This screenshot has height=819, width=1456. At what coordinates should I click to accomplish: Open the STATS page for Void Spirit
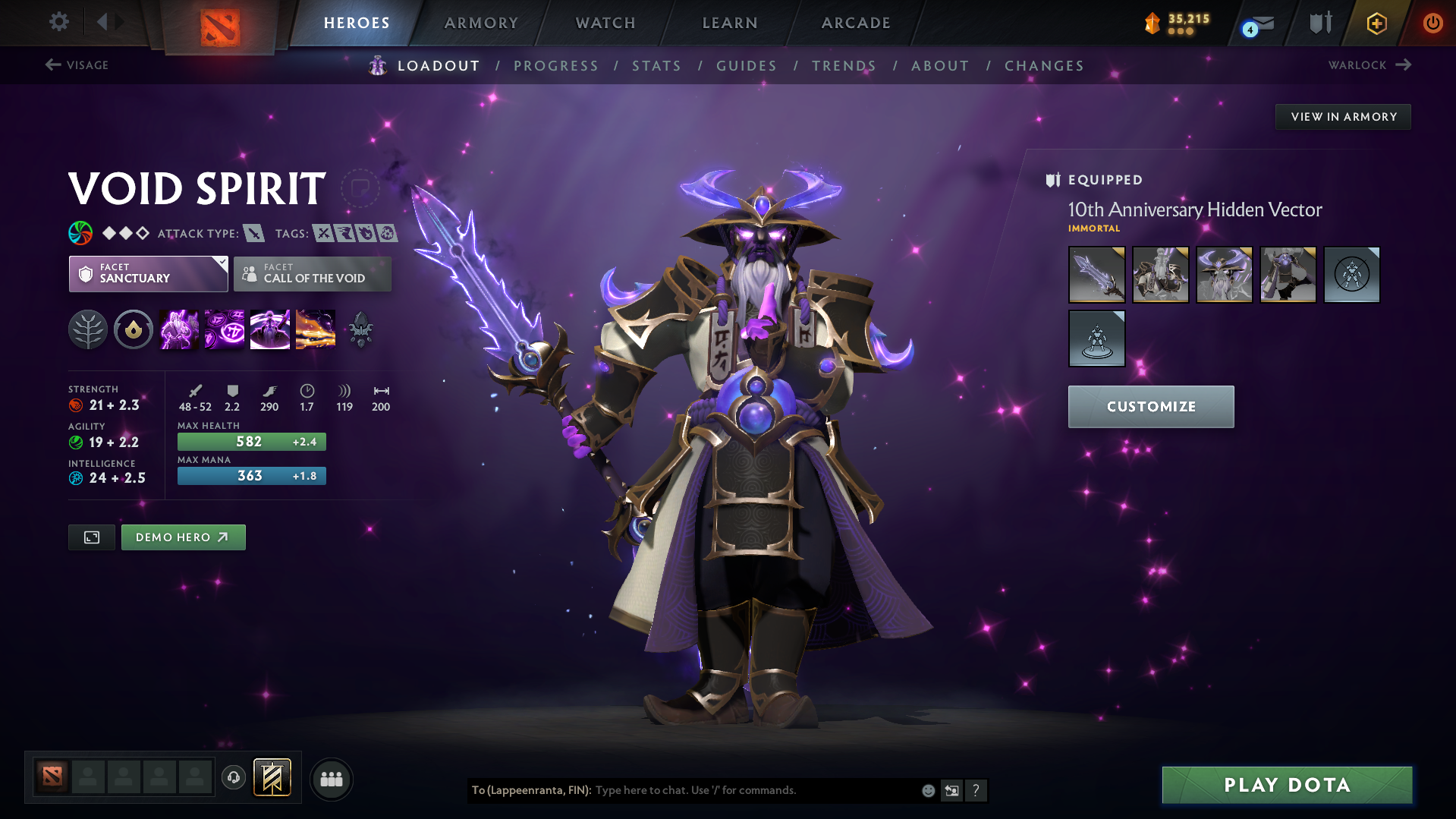tap(656, 65)
